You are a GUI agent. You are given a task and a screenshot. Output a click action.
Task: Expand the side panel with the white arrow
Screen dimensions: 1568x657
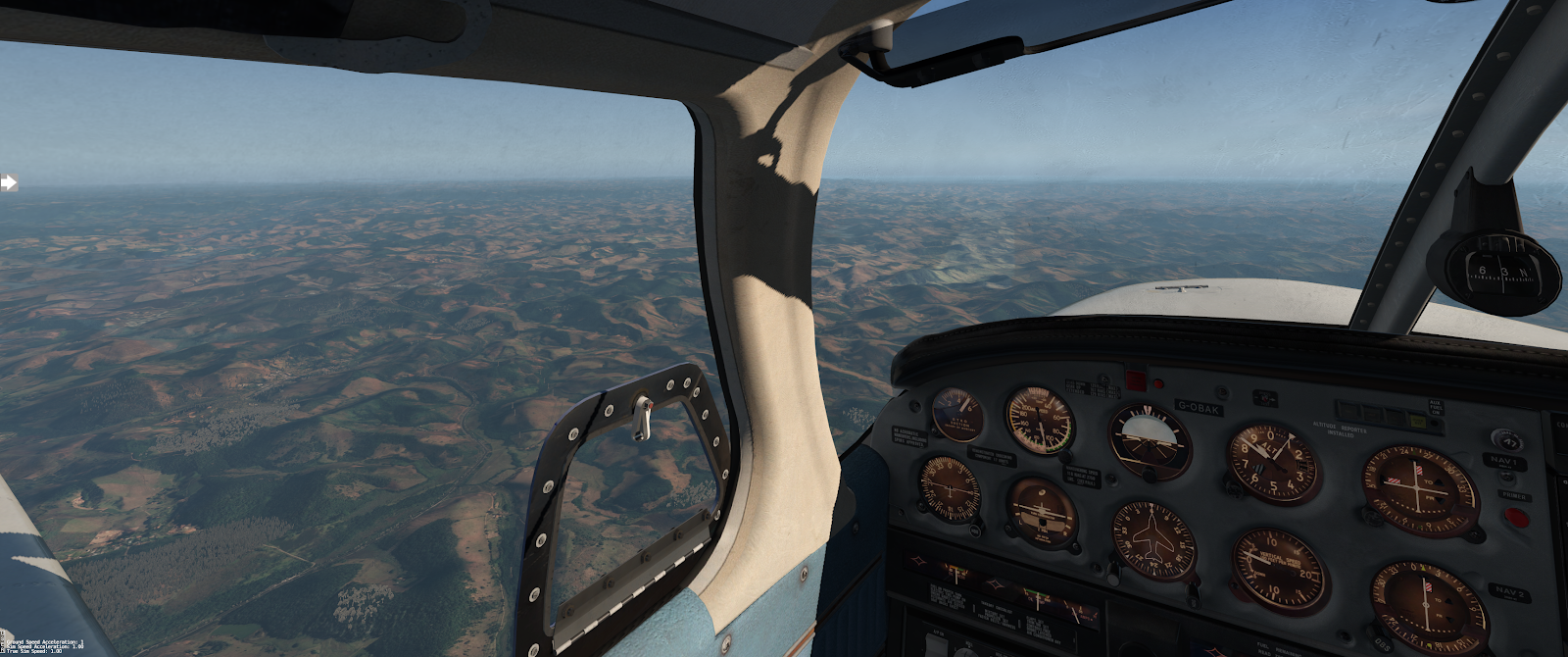coord(9,182)
